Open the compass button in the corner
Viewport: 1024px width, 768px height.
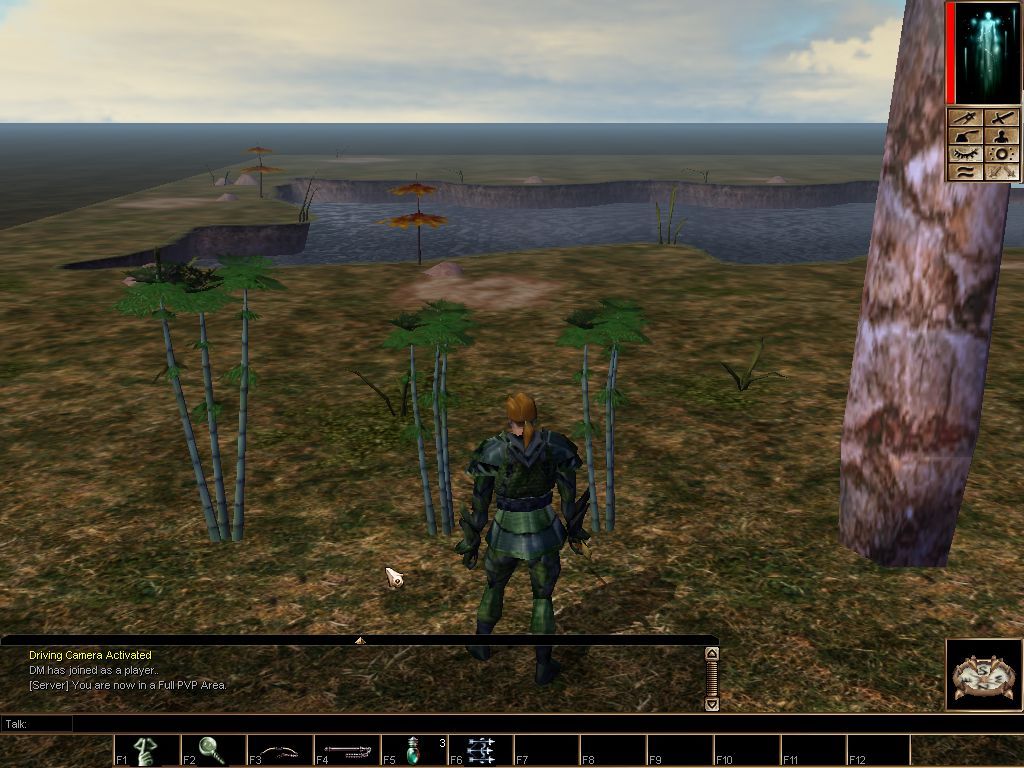click(984, 675)
